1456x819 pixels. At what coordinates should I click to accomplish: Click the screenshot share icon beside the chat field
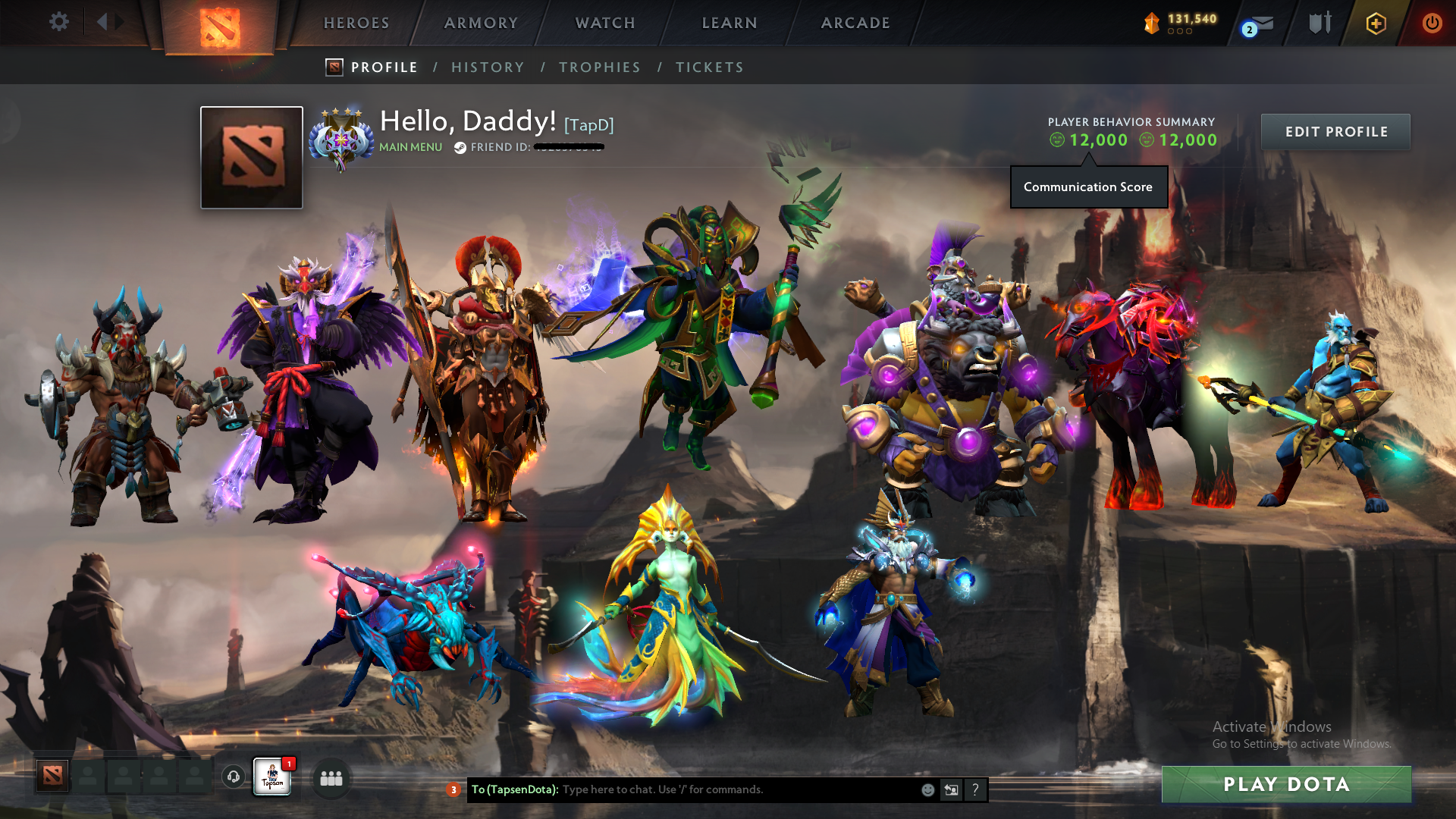pyautogui.click(x=951, y=789)
